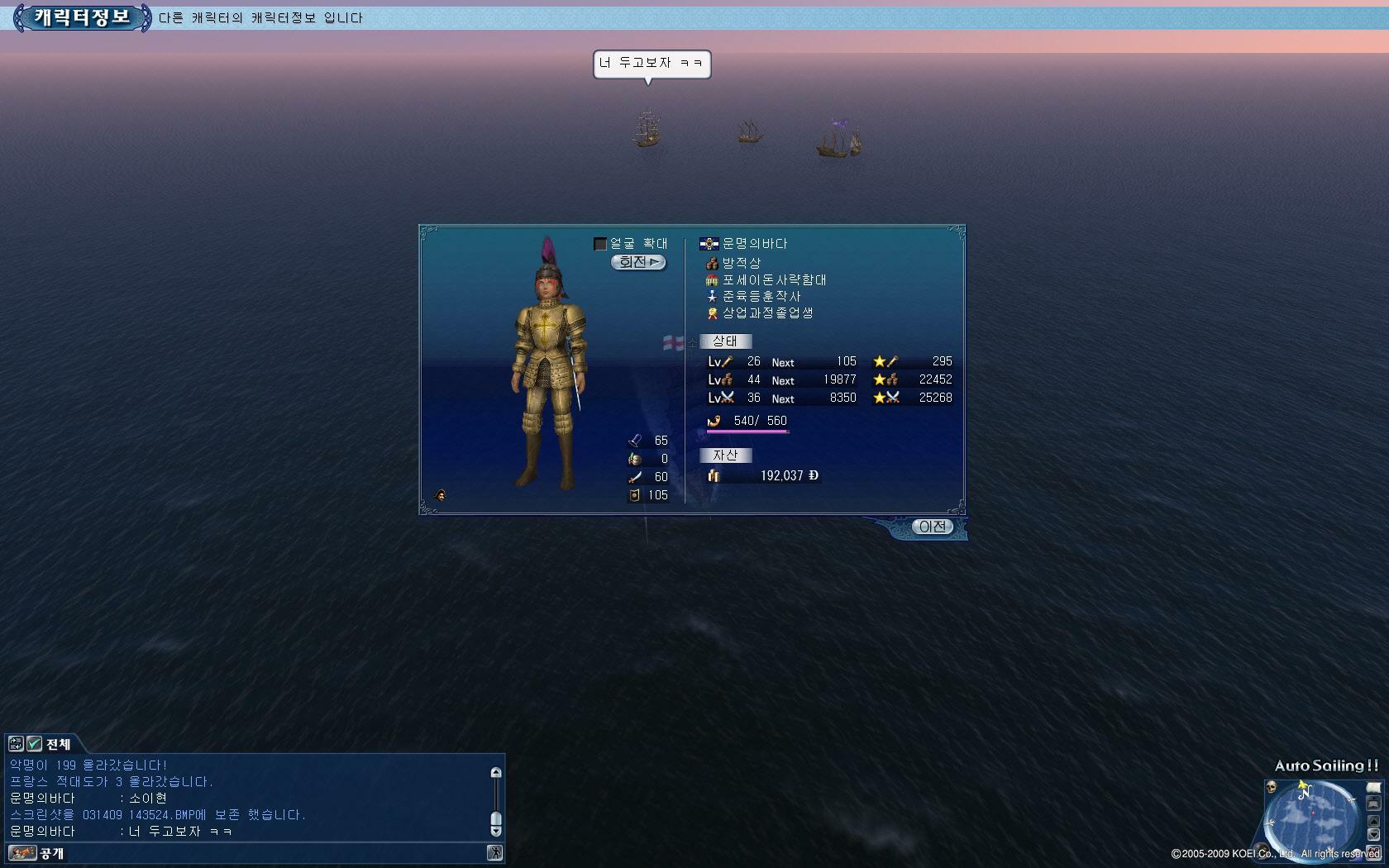The height and width of the screenshot is (868, 1389).
Task: Click the 준육등훈작사 medal icon
Action: [712, 297]
